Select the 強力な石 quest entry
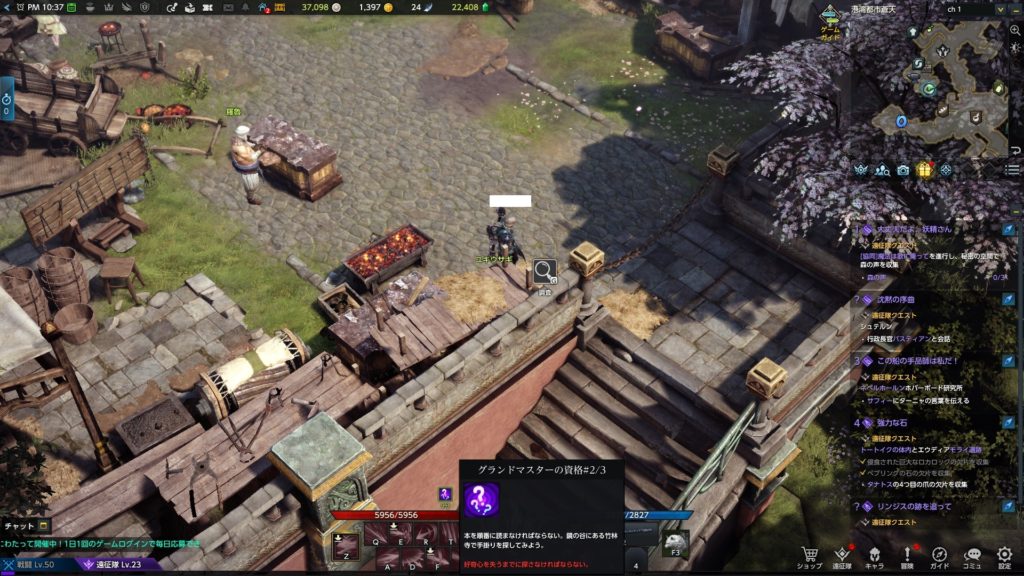This screenshot has width=1024, height=576. (x=890, y=423)
